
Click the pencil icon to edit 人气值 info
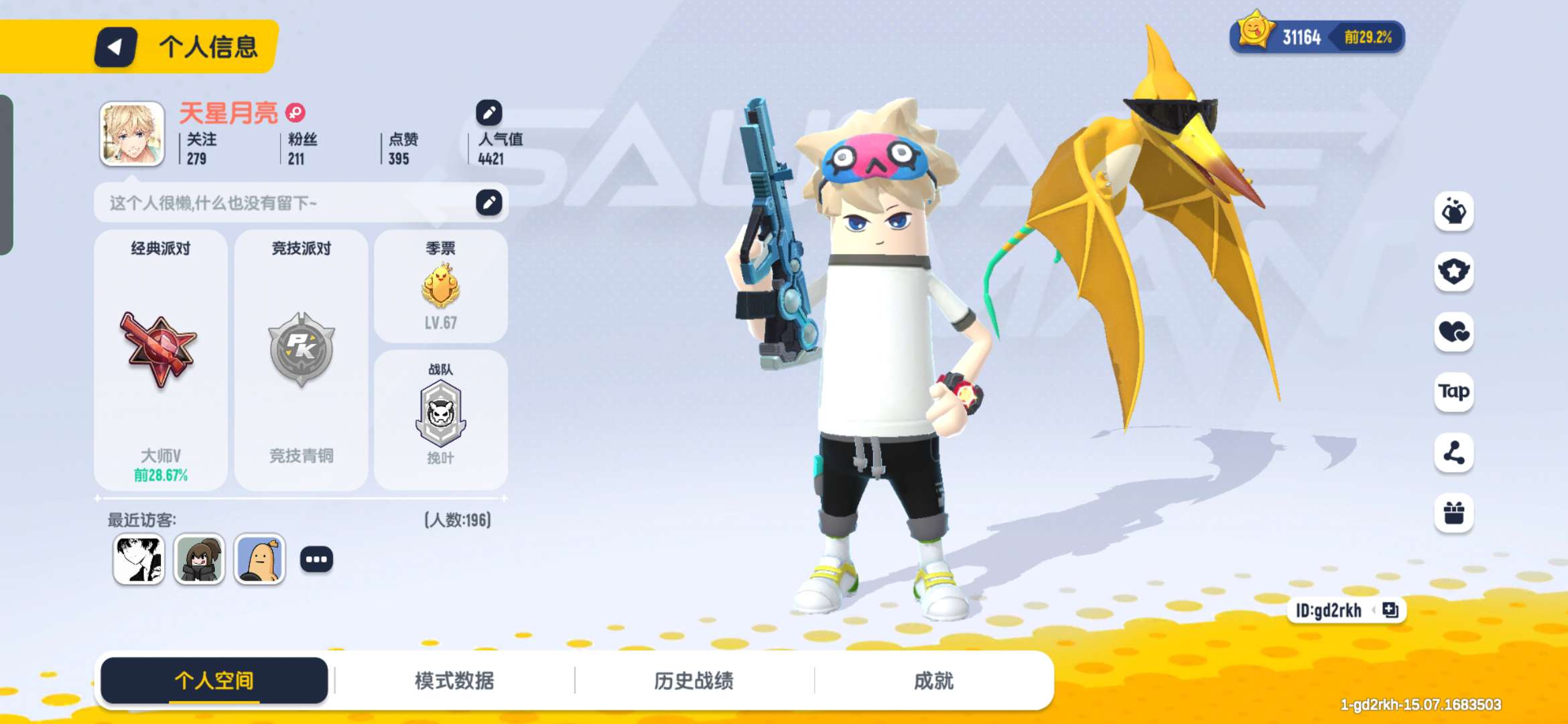pos(488,113)
